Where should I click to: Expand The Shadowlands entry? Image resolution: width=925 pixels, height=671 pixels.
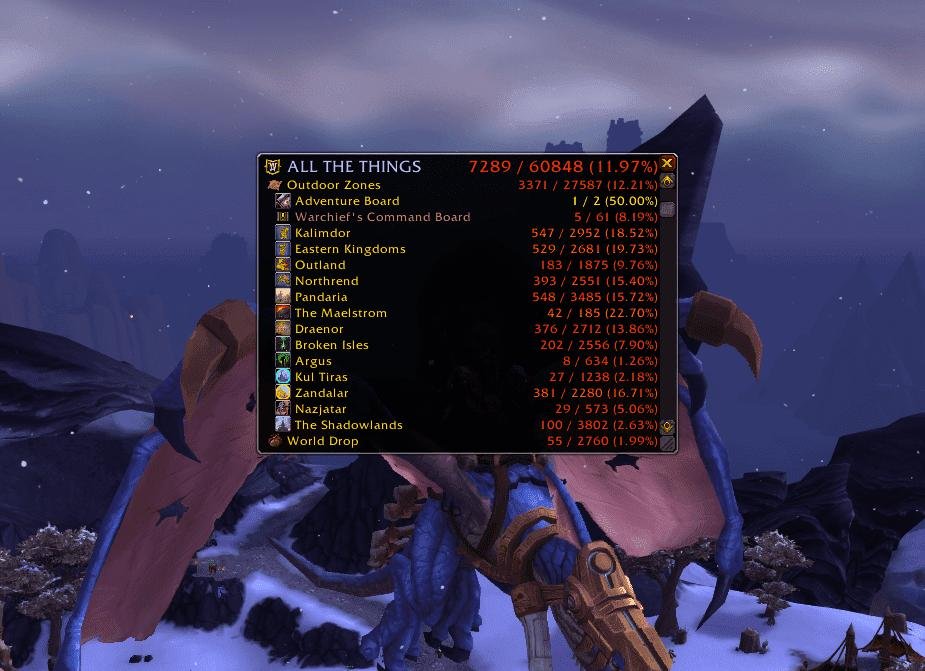pos(348,425)
